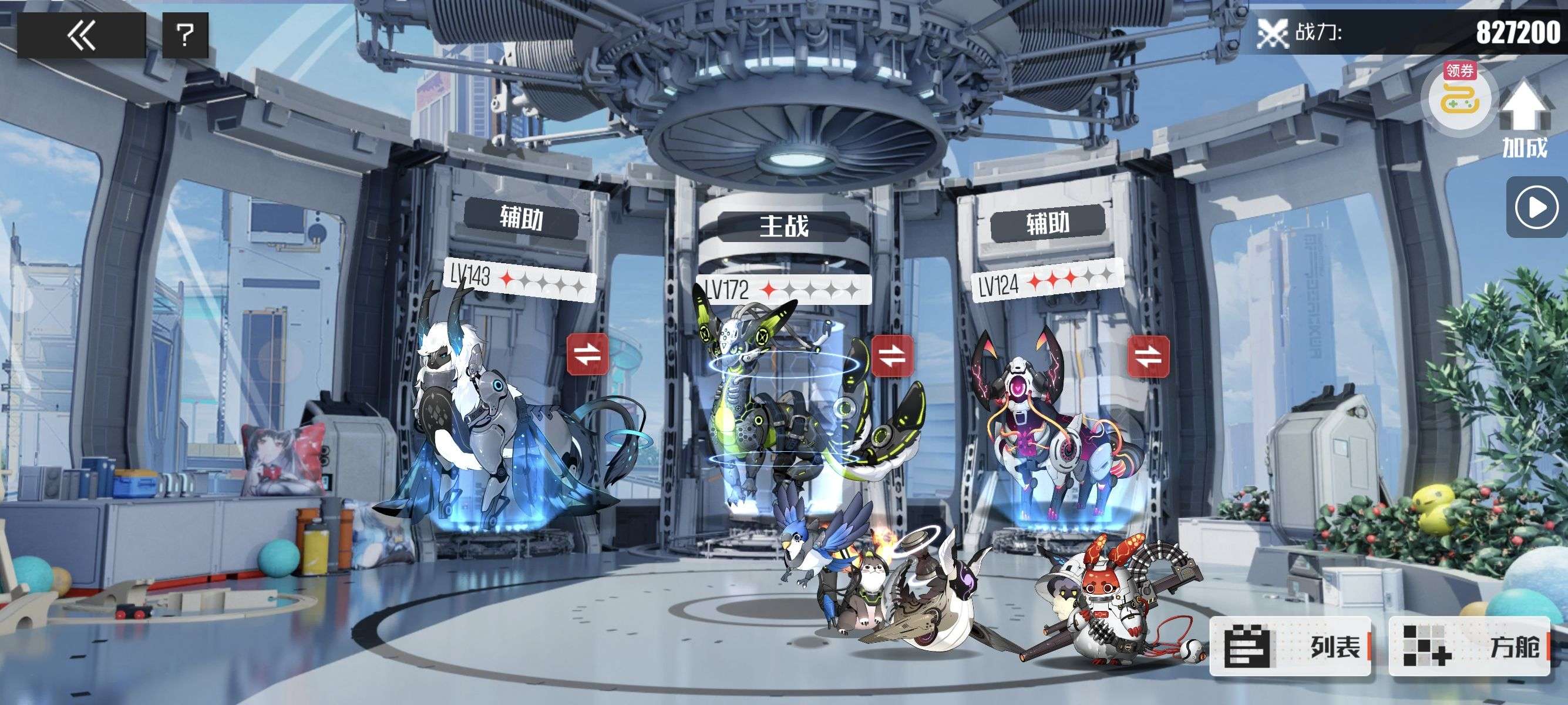1568x705 pixels.
Task: Open the 方舱 cabin button
Action: point(1469,646)
